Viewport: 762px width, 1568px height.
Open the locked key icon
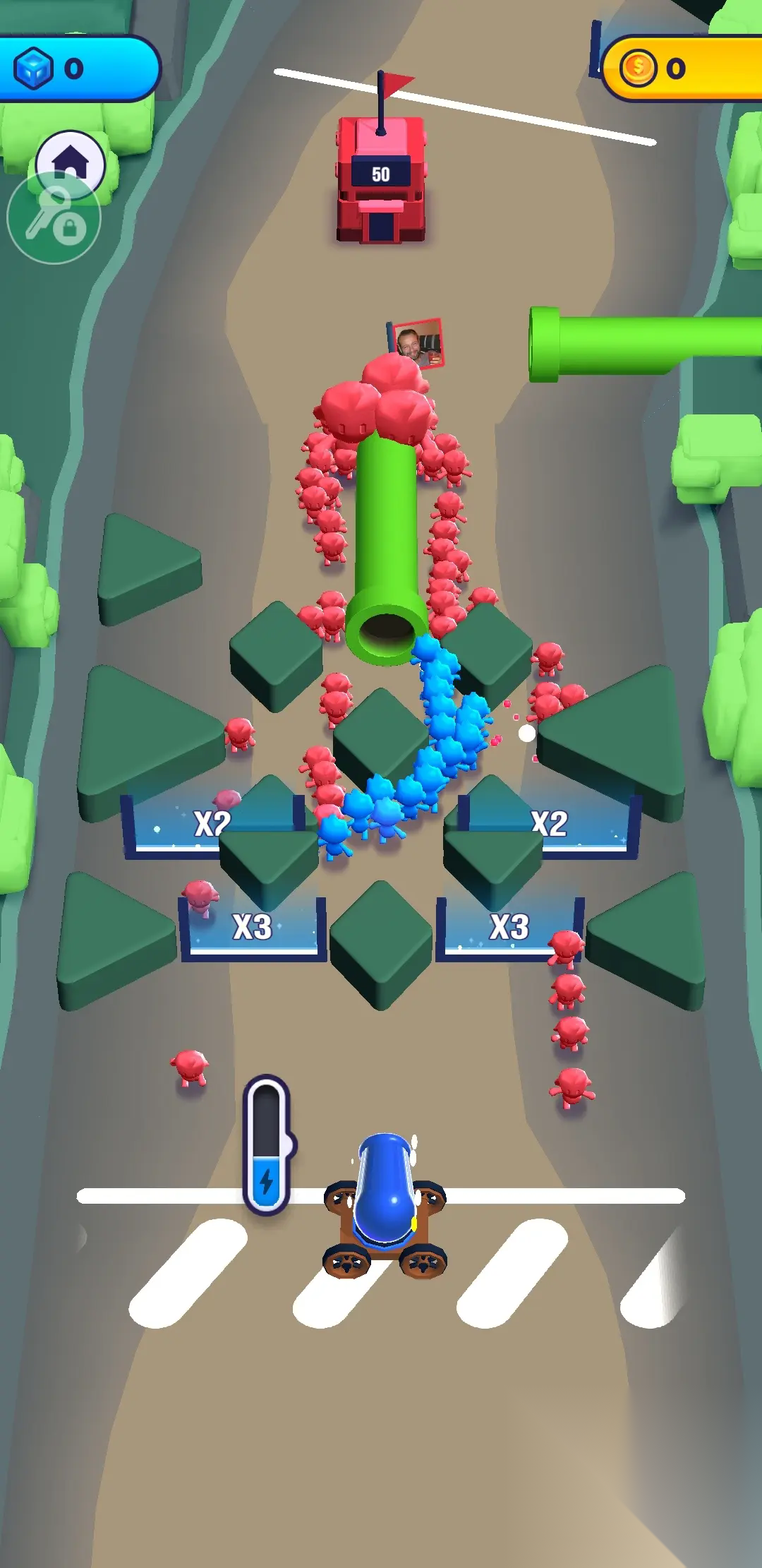[x=54, y=219]
